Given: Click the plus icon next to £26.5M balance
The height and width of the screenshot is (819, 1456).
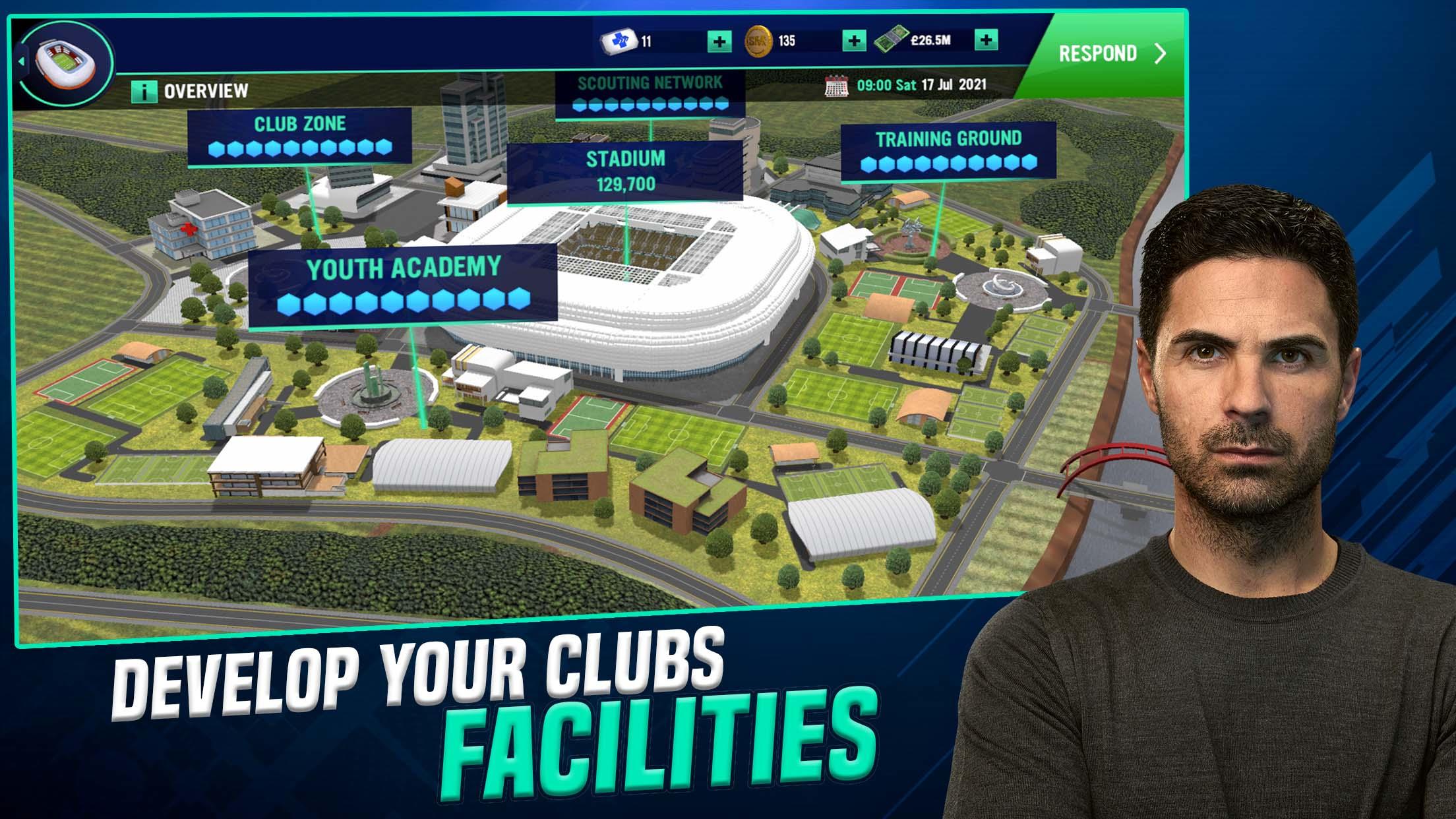Looking at the screenshot, I should [x=985, y=40].
